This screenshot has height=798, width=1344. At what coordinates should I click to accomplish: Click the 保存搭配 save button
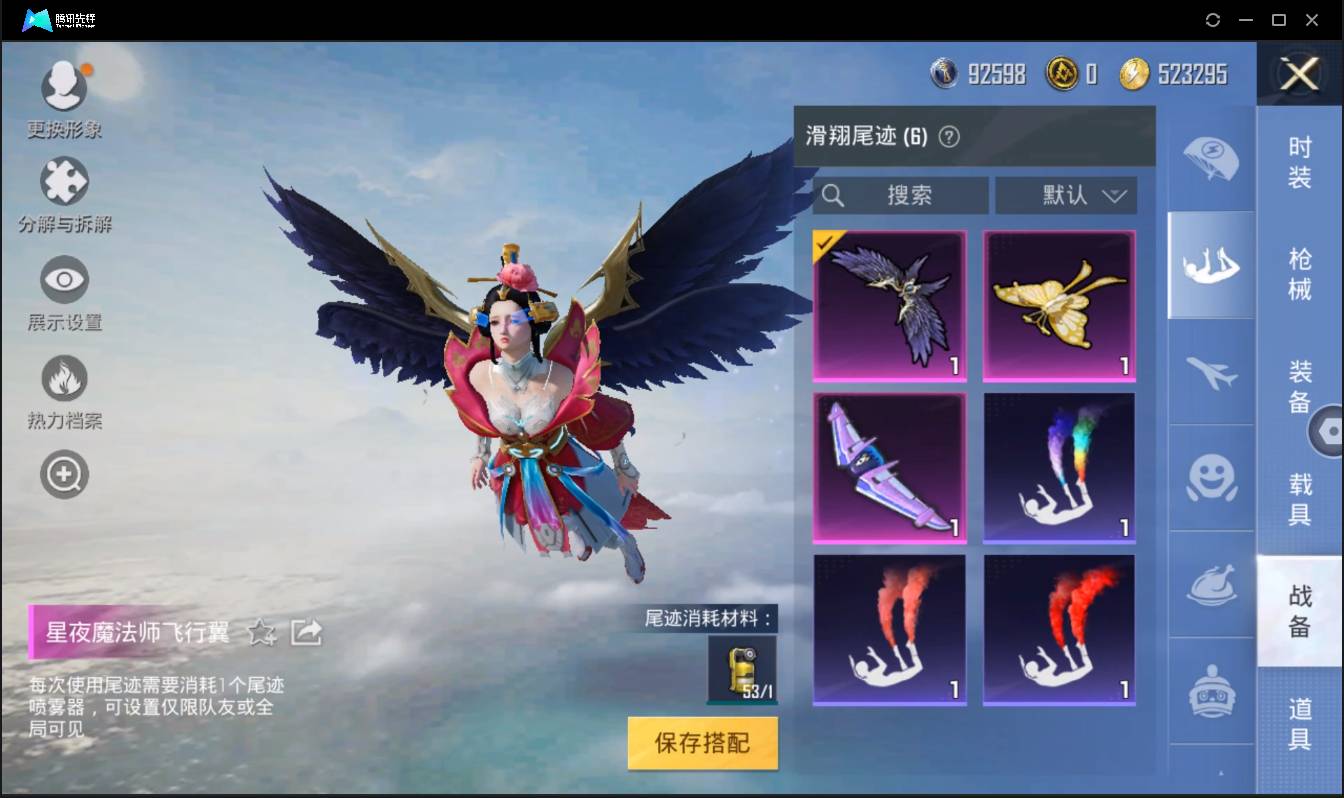click(x=701, y=743)
